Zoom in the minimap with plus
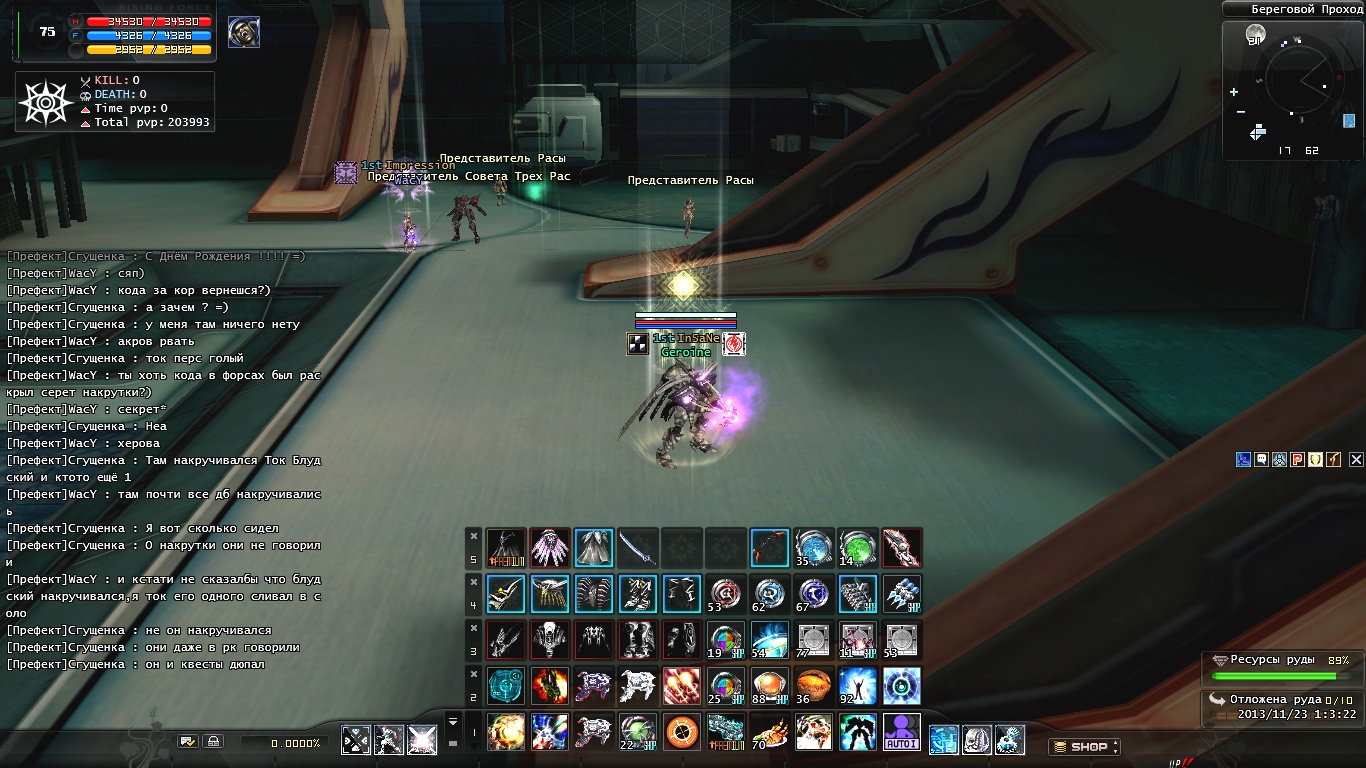The width and height of the screenshot is (1366, 768). (1234, 92)
